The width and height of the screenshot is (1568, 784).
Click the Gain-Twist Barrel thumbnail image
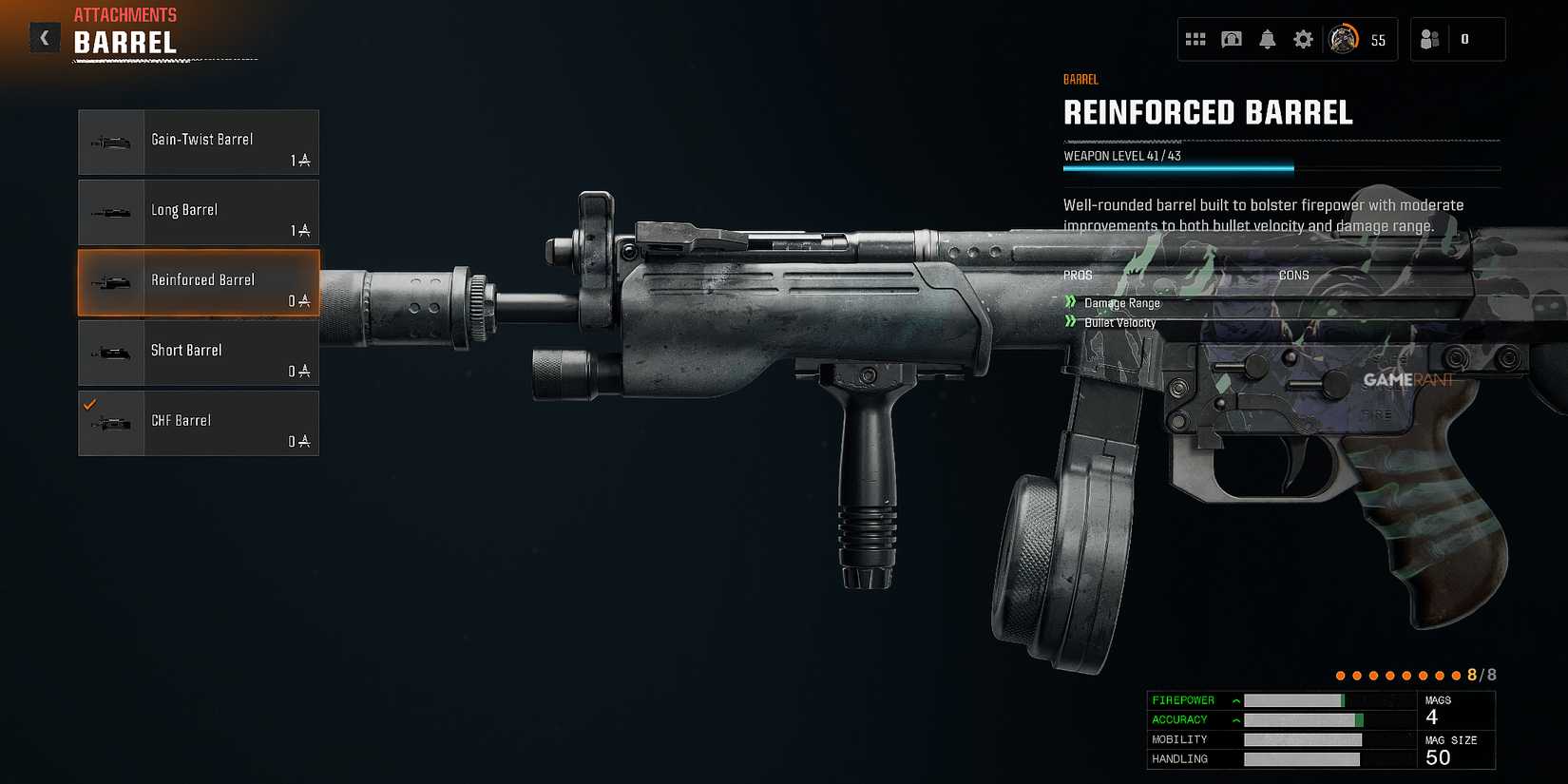click(x=111, y=141)
